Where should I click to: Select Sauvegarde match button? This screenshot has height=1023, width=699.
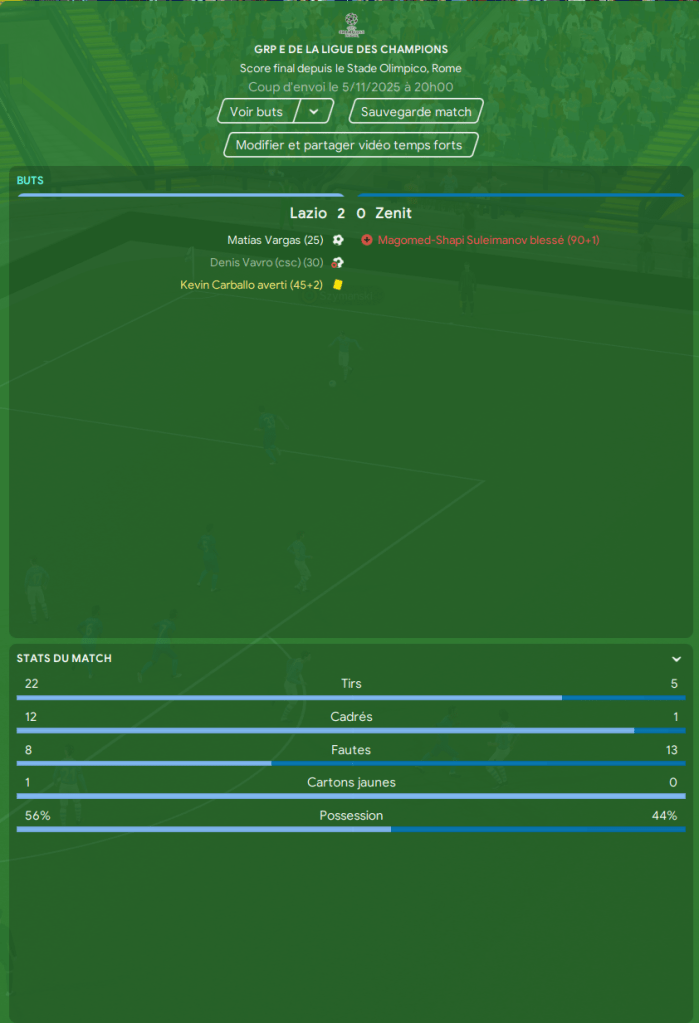416,112
